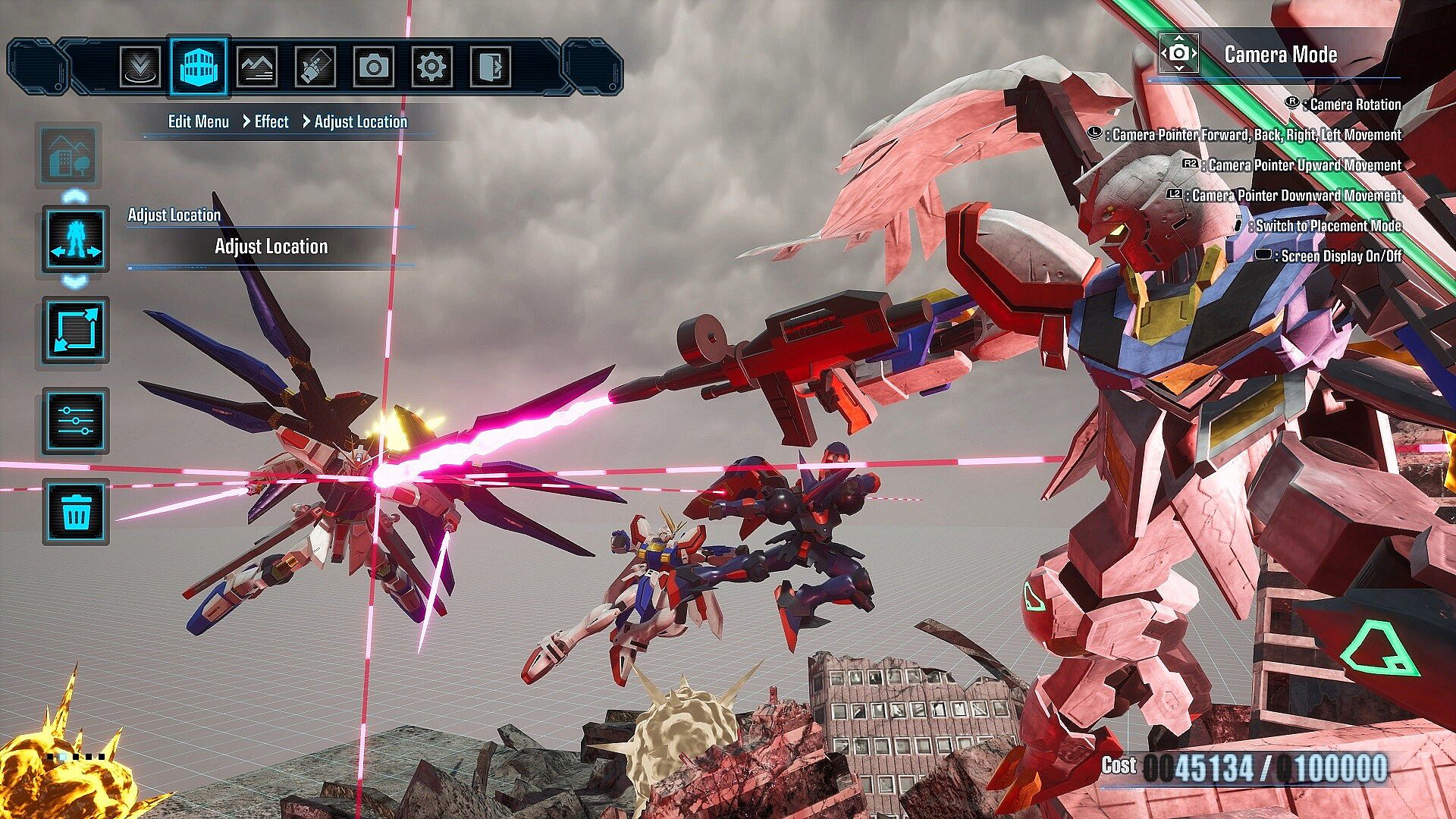Screen dimensions: 1456x819
Task: Click the up chevron above the mech icon
Action: pos(74,197)
